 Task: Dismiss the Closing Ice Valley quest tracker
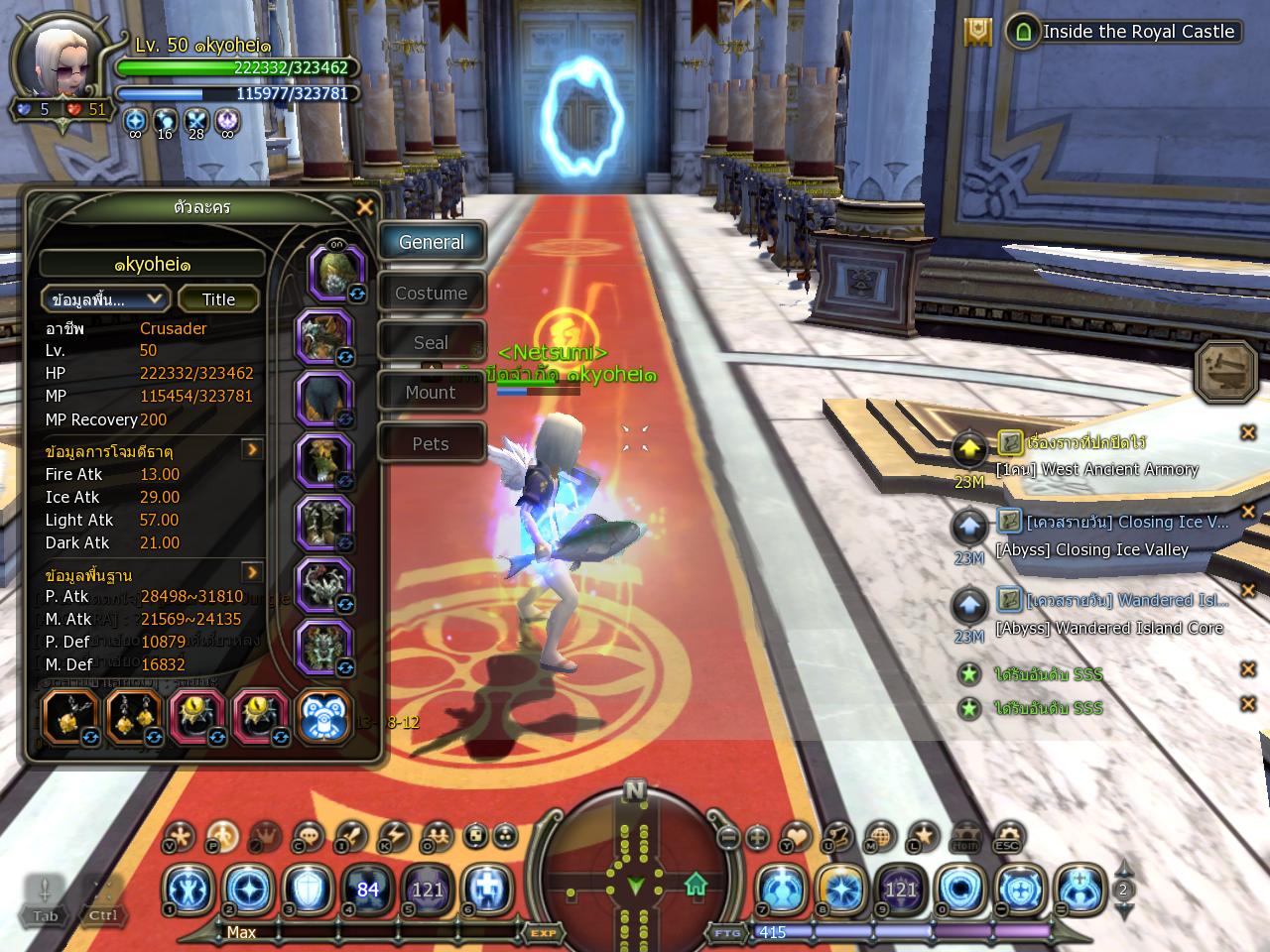click(x=1248, y=513)
